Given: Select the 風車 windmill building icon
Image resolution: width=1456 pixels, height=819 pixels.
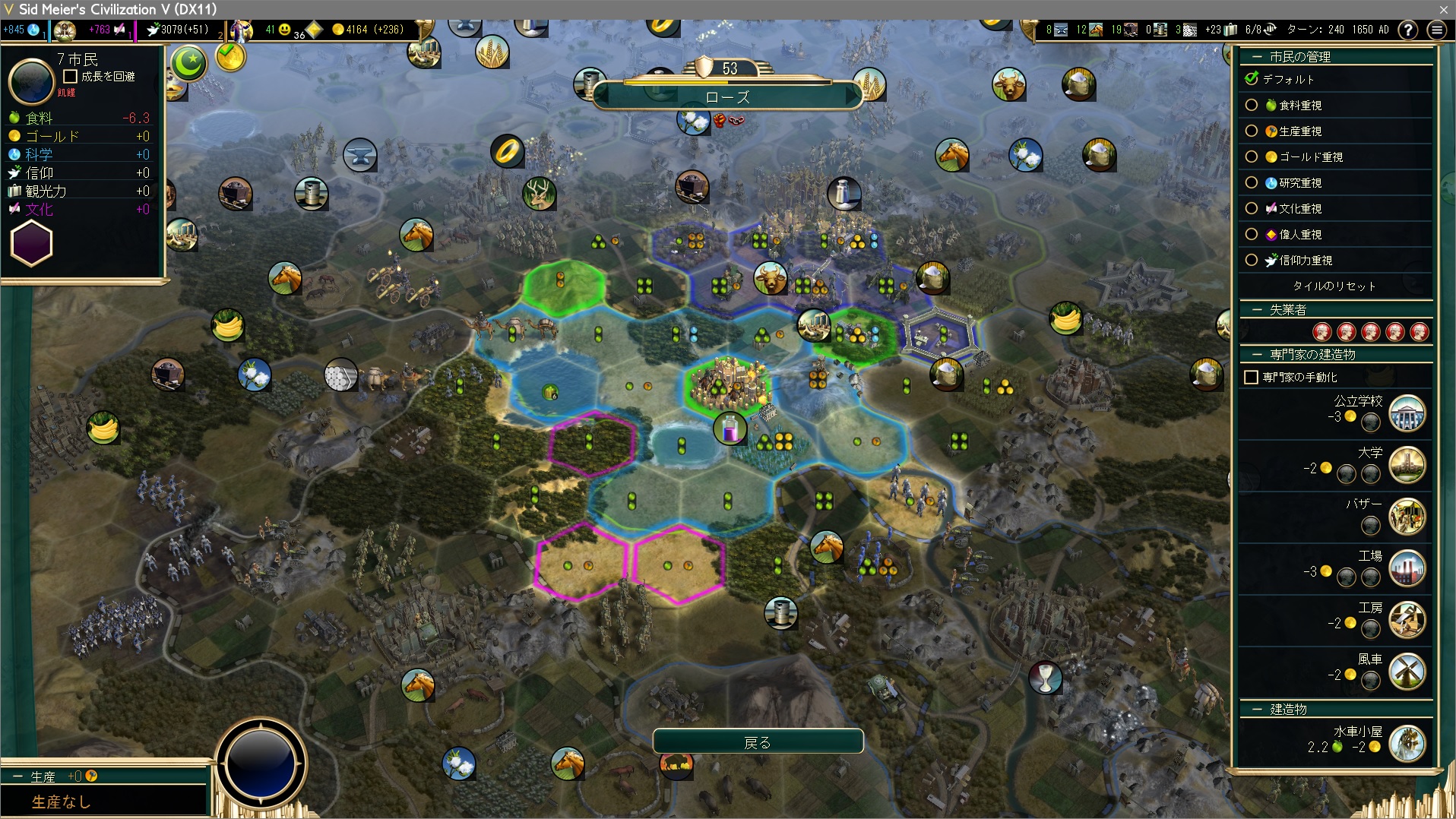Looking at the screenshot, I should pyautogui.click(x=1407, y=672).
